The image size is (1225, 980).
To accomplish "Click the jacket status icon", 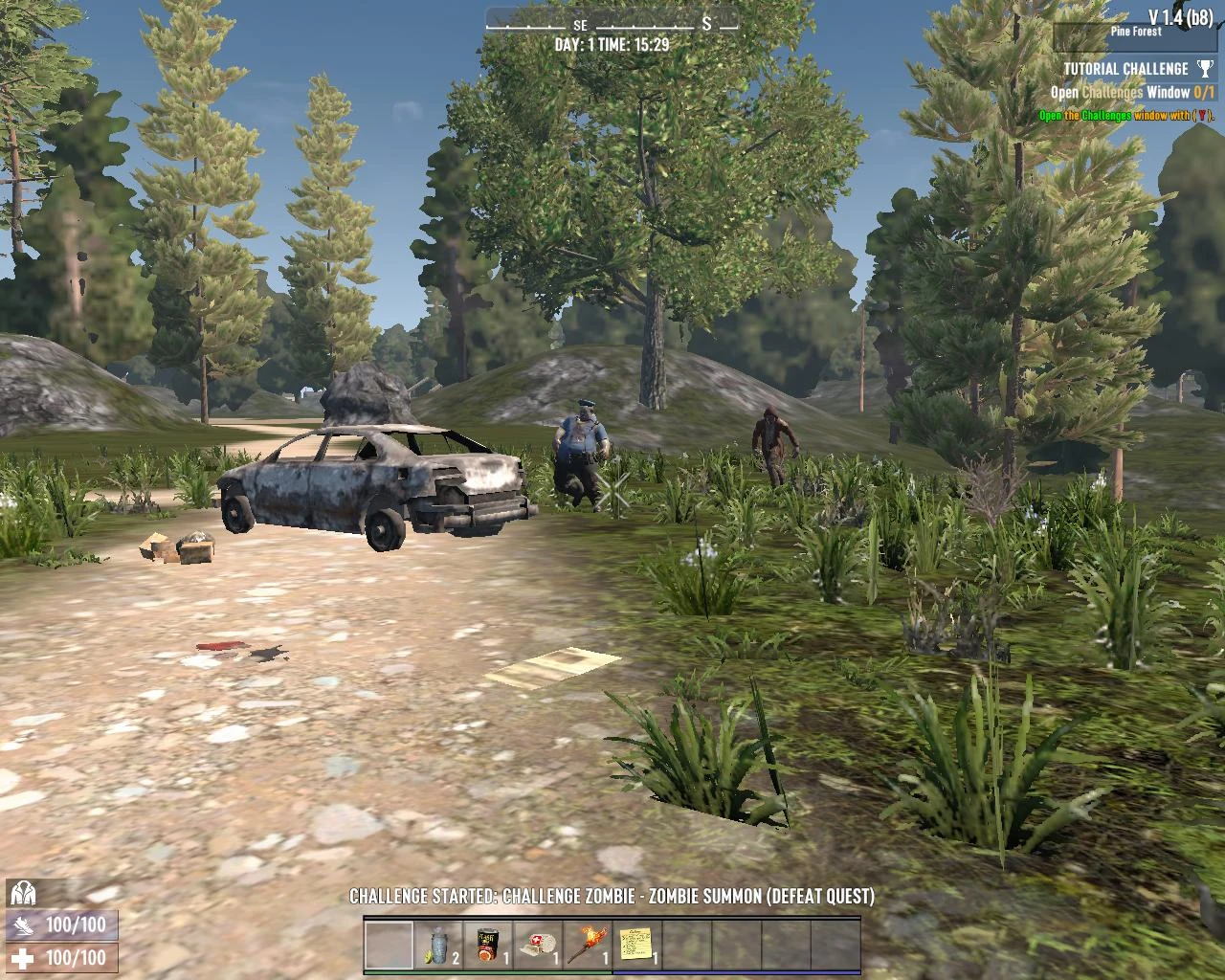I will (22, 894).
